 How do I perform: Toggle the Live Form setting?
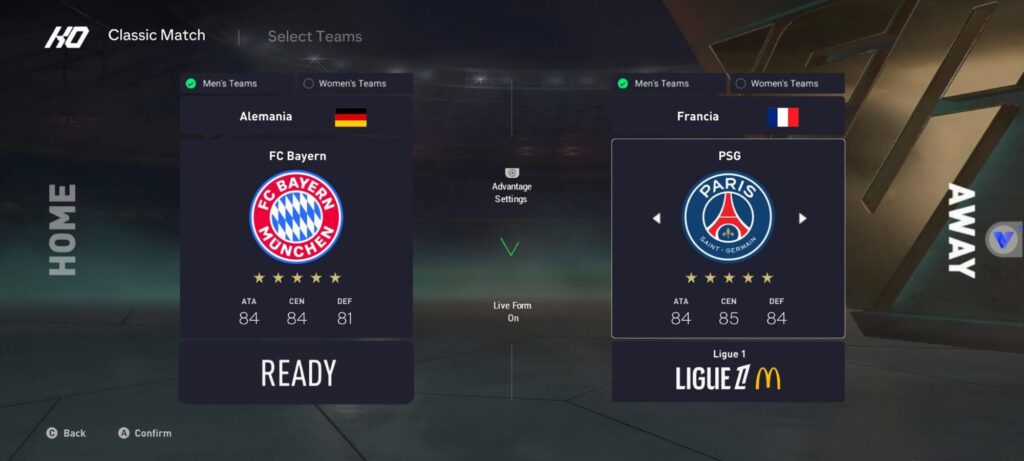pos(511,311)
